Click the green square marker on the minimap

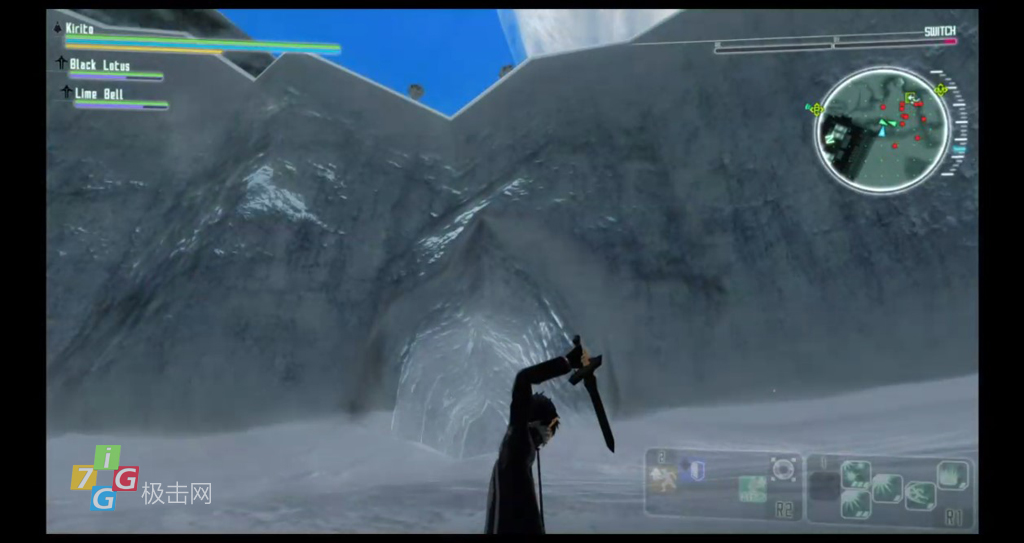[909, 99]
